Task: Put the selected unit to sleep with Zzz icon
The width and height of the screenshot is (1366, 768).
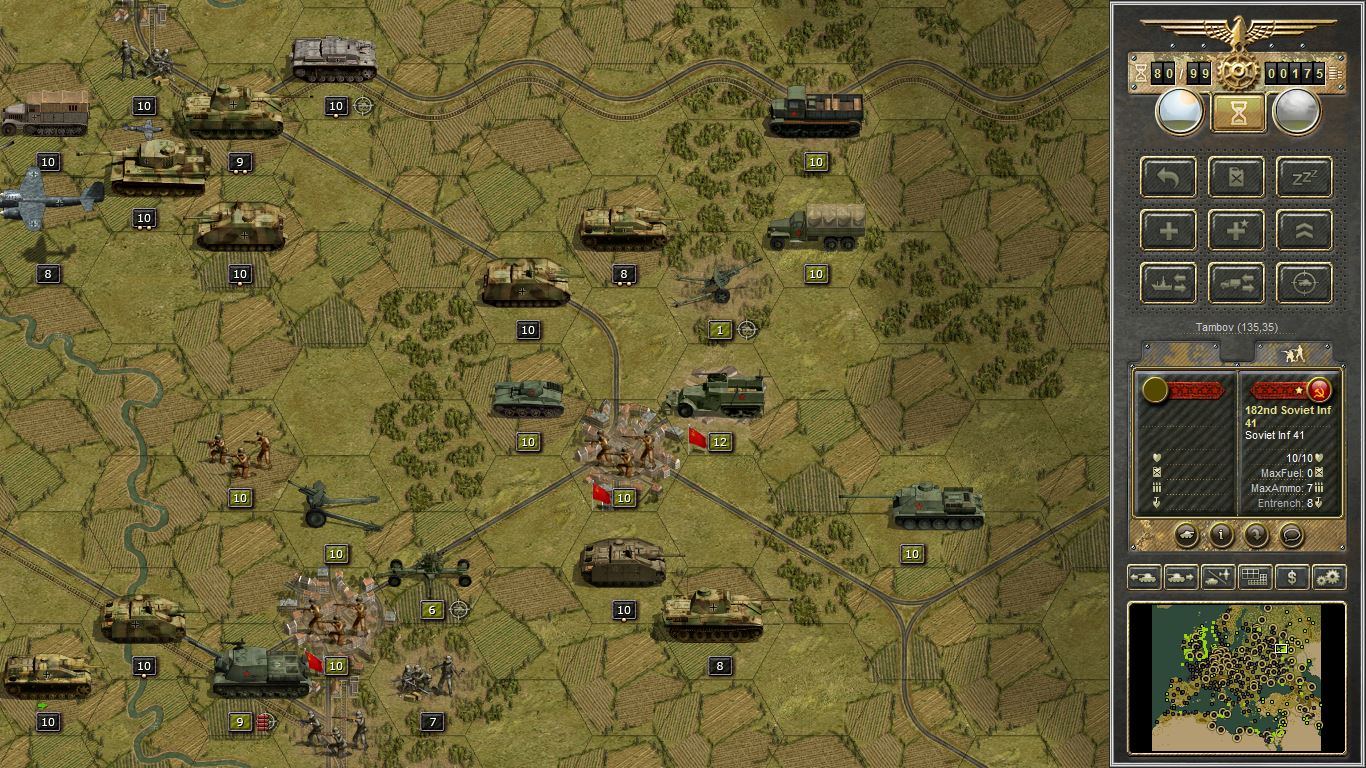Action: [x=1303, y=177]
